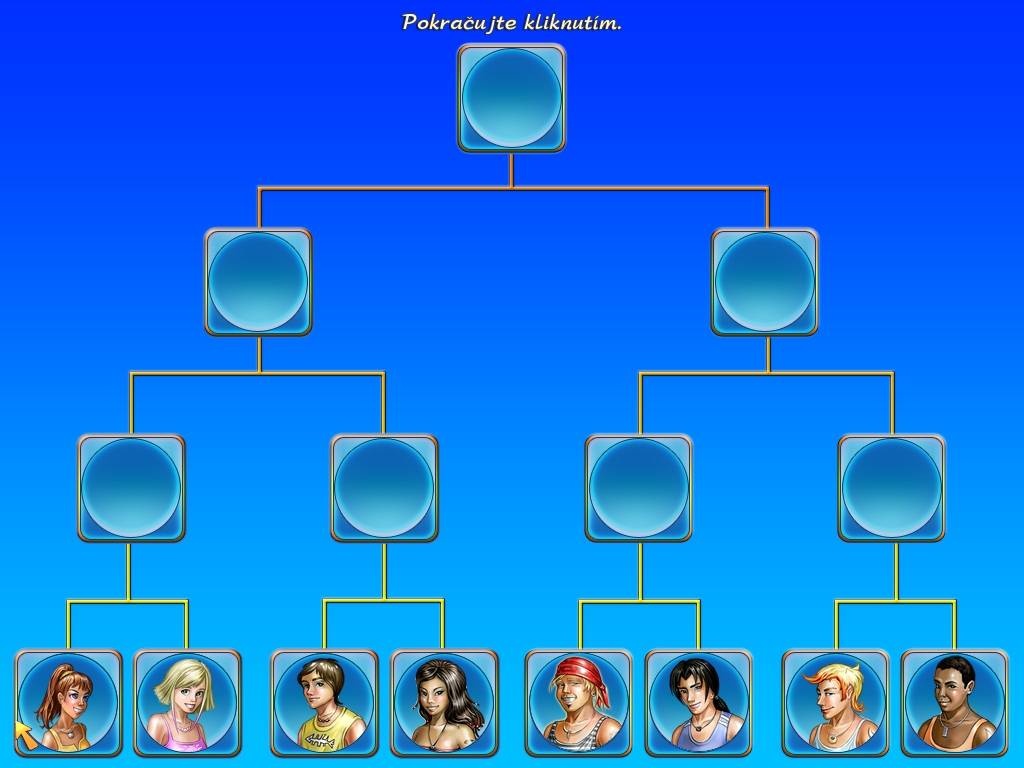
Task: Click the empty champion slot at bracket top
Action: (x=511, y=98)
